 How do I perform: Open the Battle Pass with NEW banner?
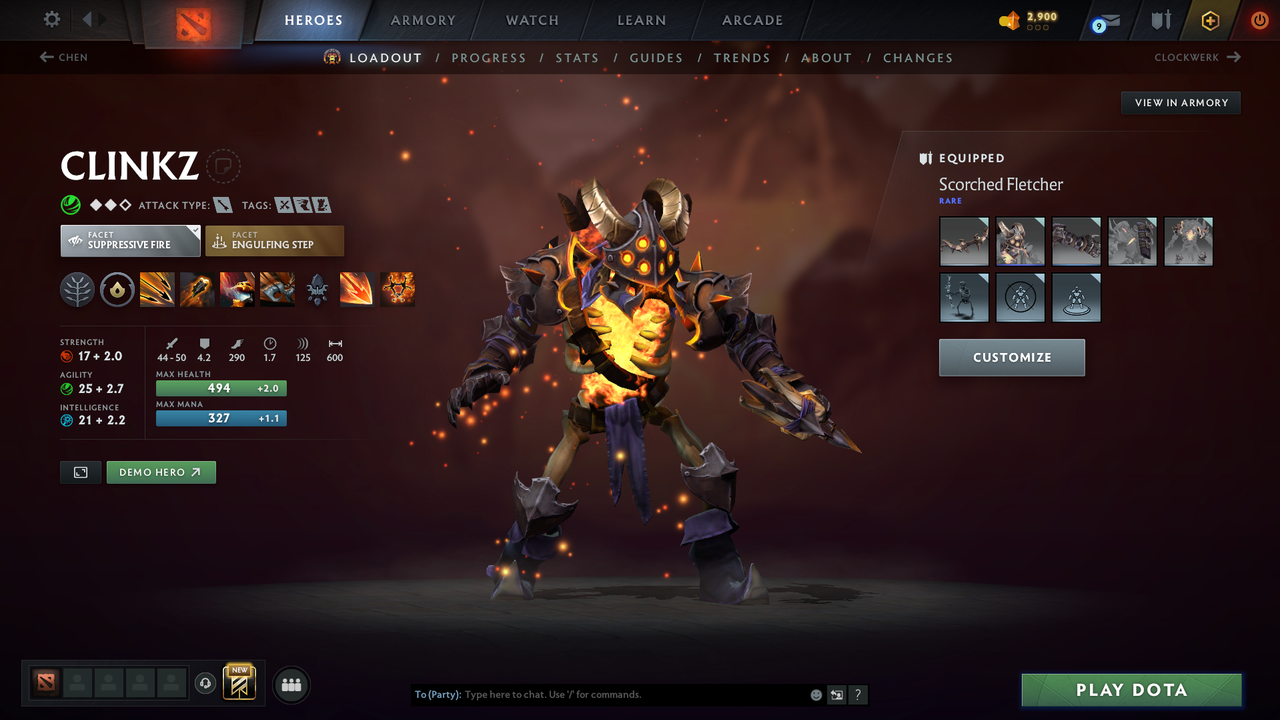click(239, 683)
